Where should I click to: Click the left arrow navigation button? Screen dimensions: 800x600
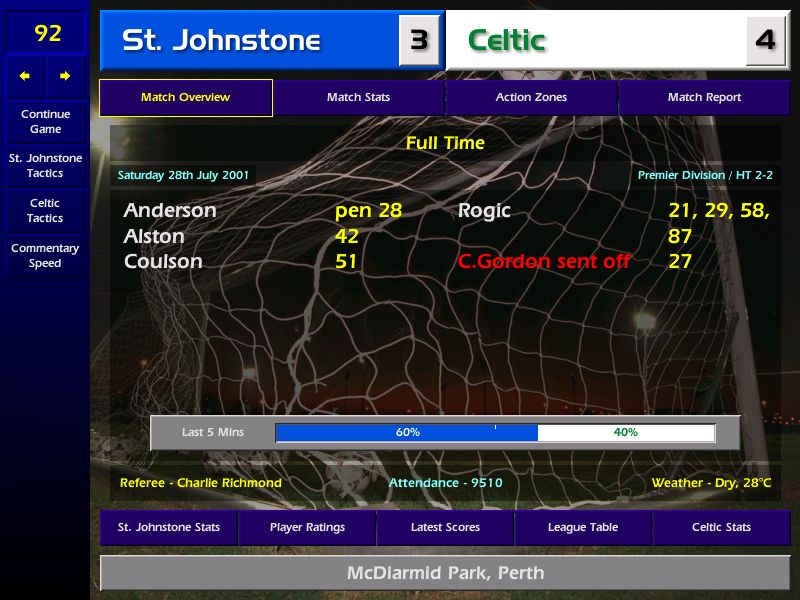pyautogui.click(x=25, y=76)
